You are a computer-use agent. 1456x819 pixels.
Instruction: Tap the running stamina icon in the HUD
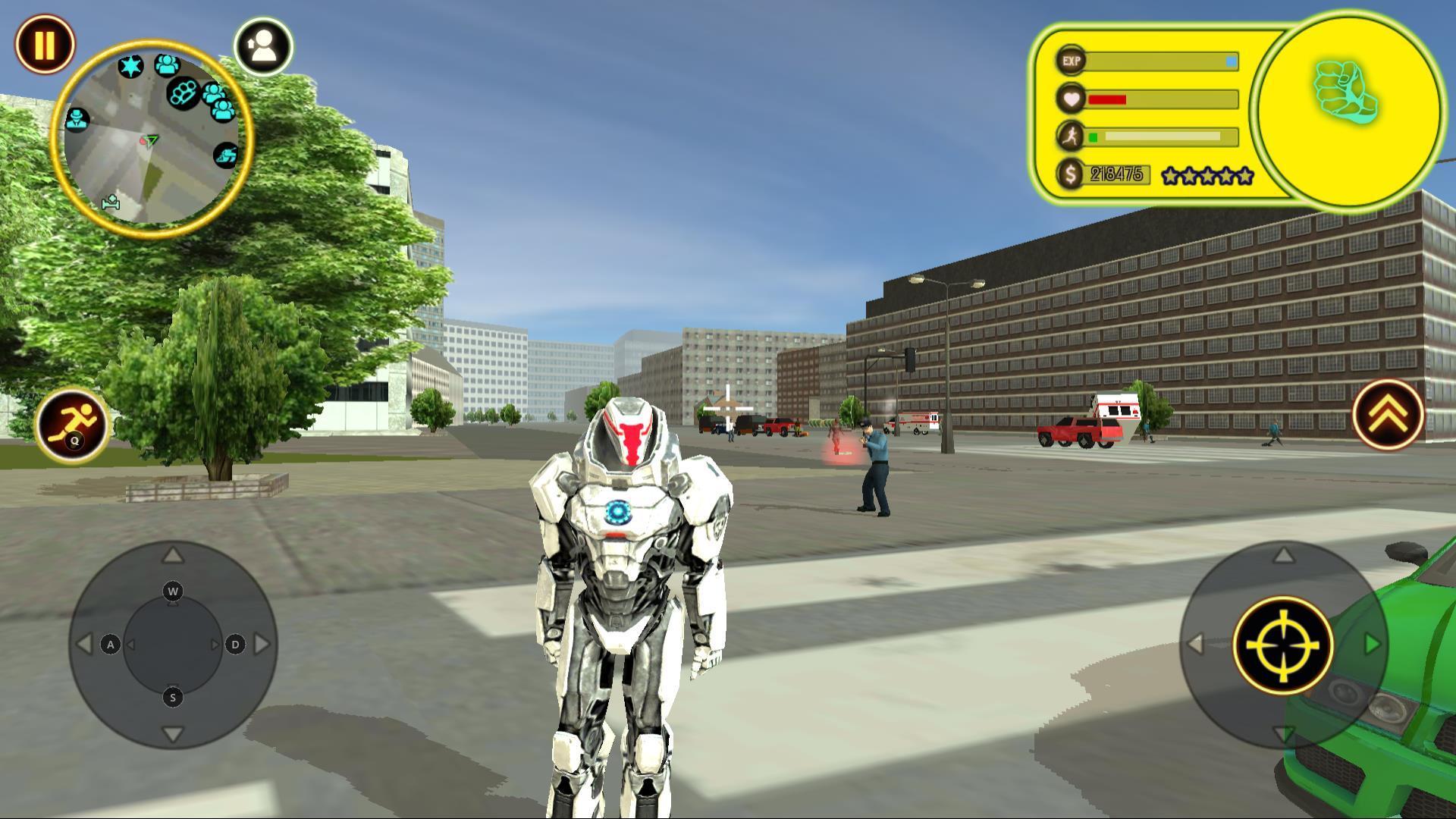coord(1071,137)
